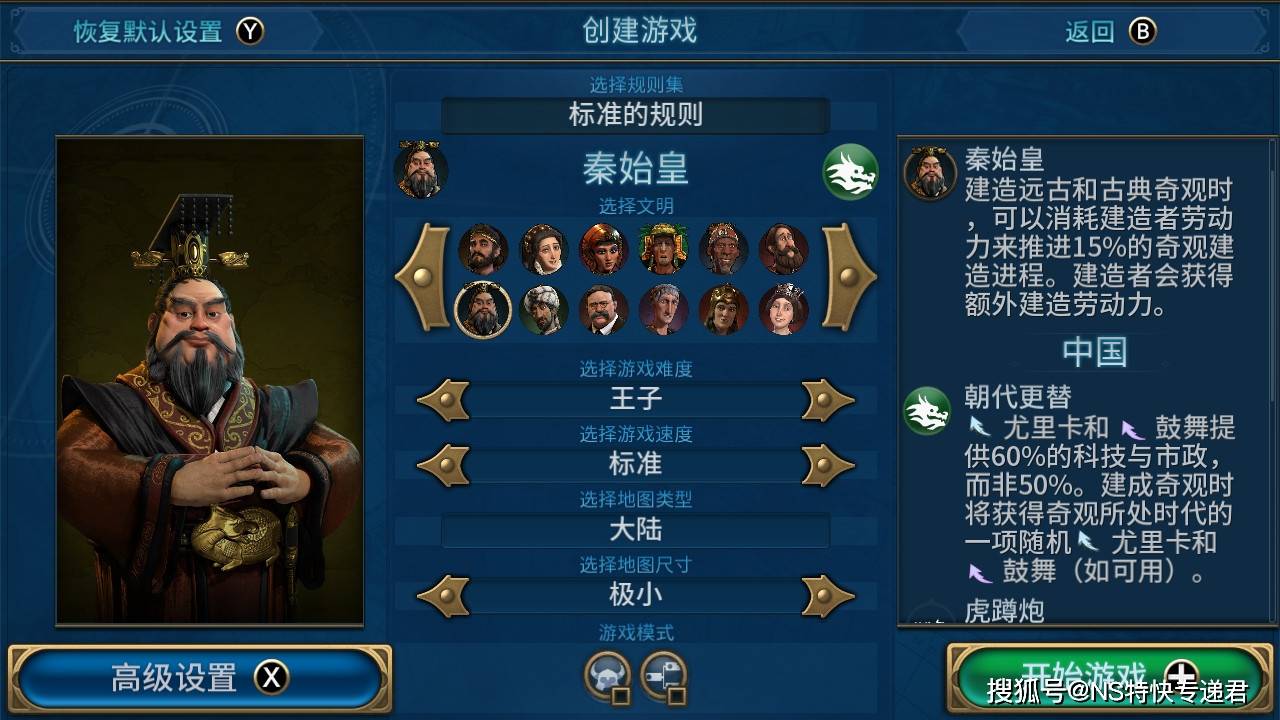1280x720 pixels.
Task: Lower the game difficulty from 王子
Action: coord(443,400)
